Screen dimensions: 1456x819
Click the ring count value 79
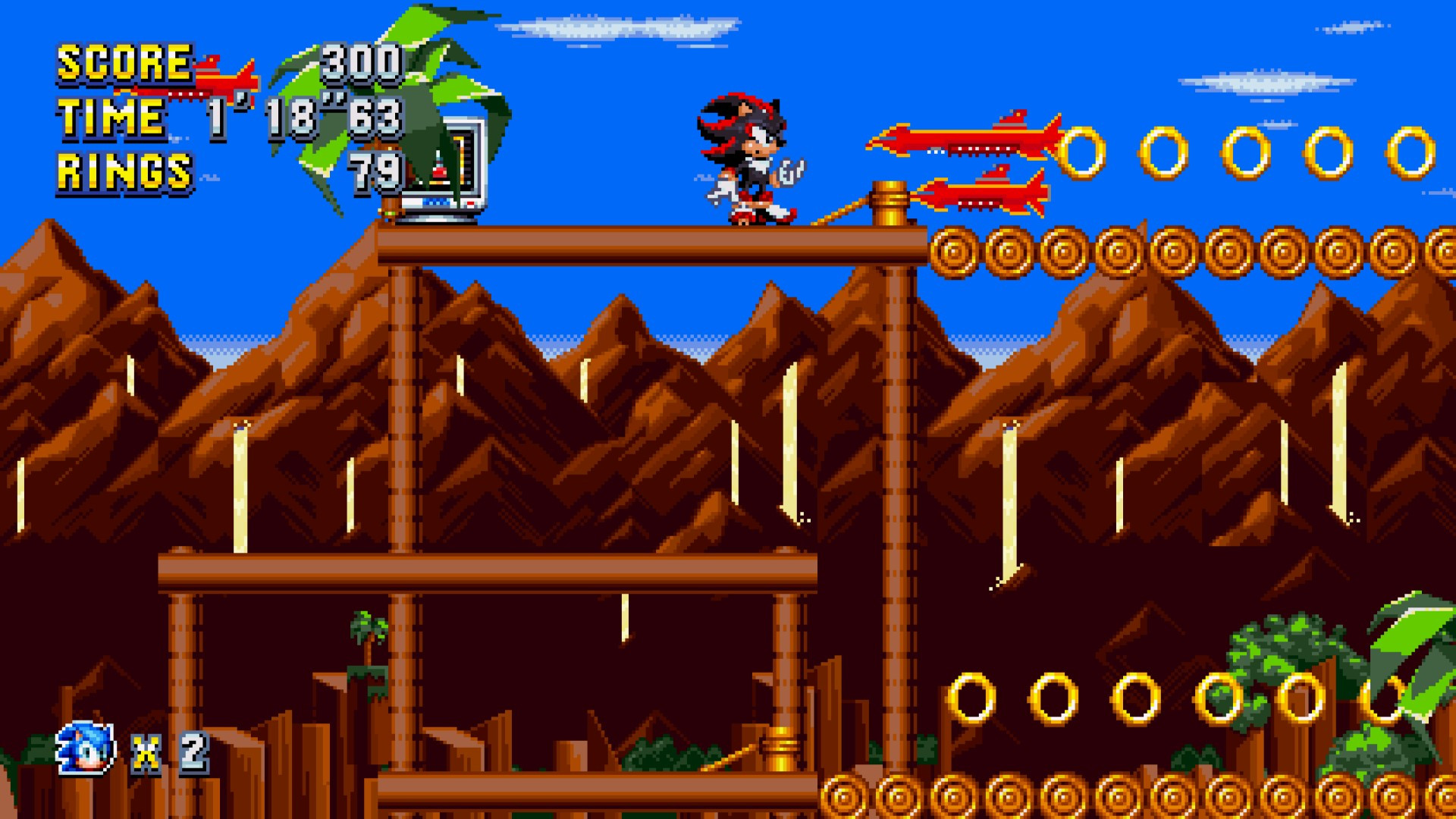click(x=375, y=171)
